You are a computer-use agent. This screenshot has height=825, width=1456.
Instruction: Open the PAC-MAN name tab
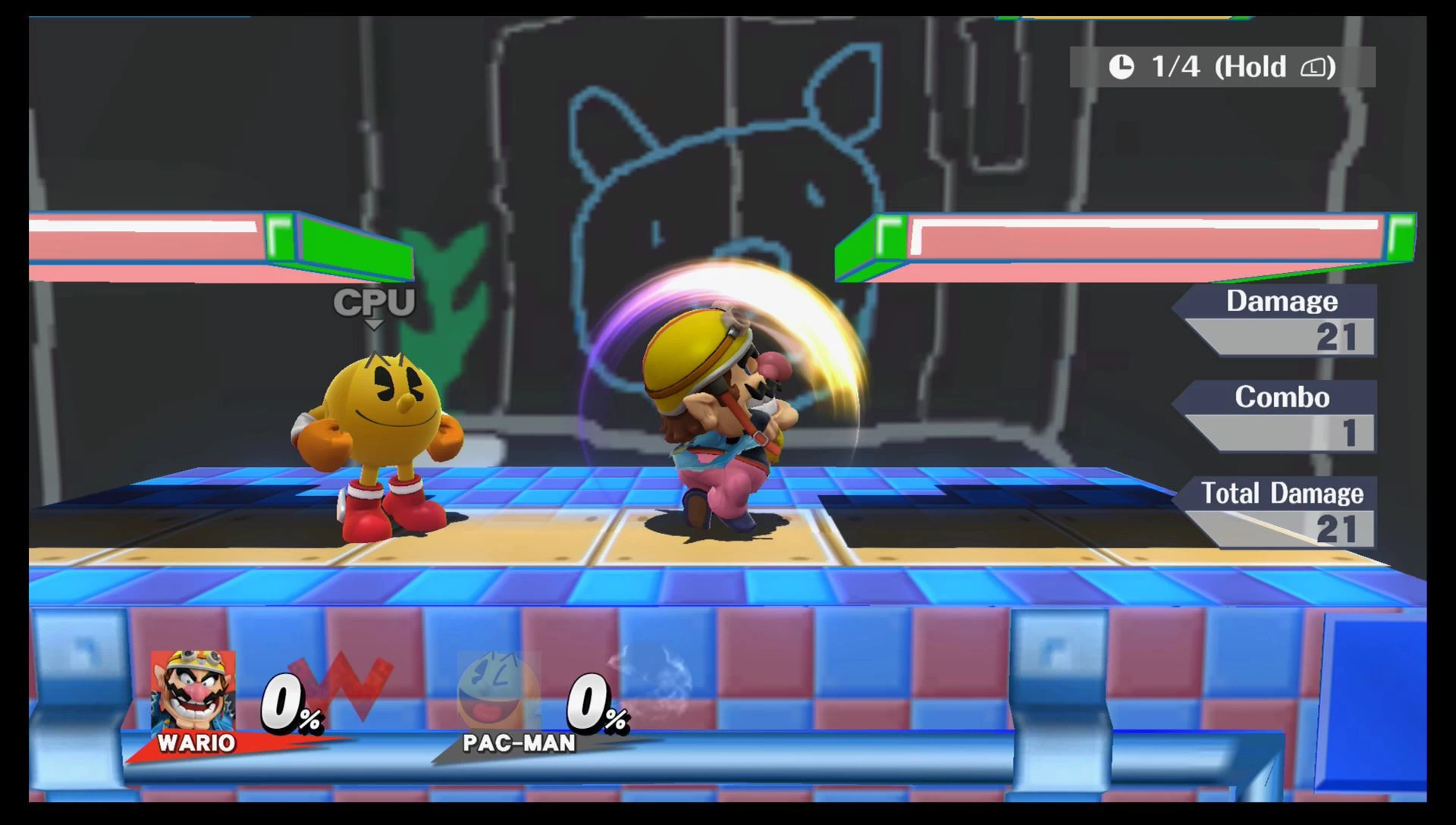coord(519,743)
